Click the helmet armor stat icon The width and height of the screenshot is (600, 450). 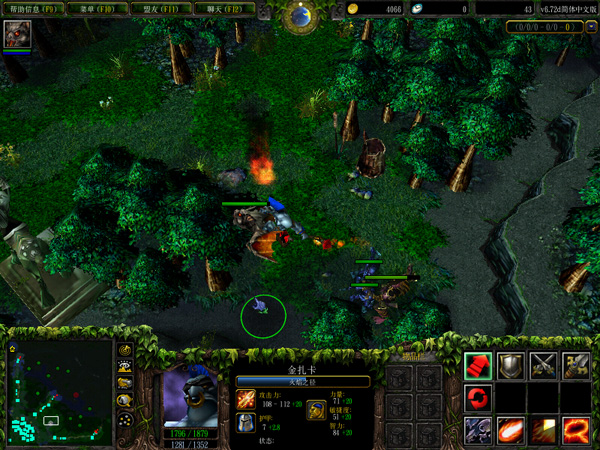click(x=247, y=424)
